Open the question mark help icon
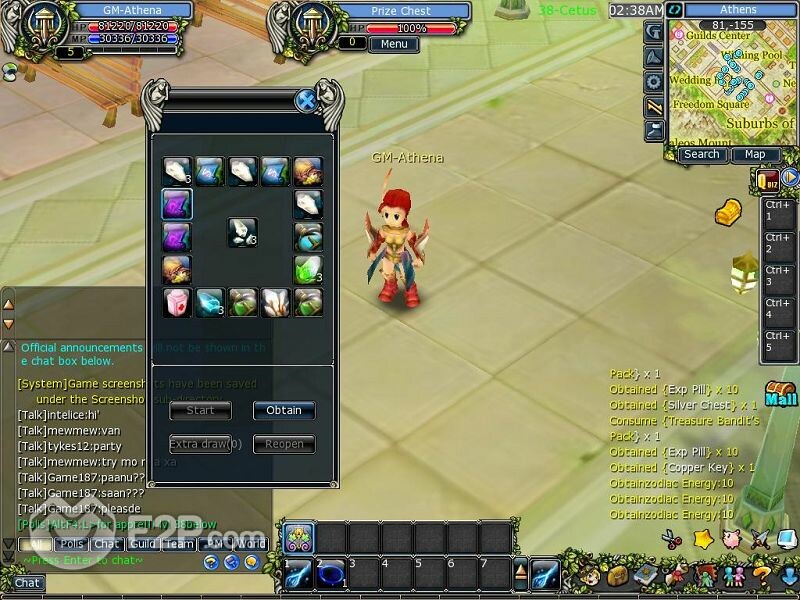 point(760,576)
